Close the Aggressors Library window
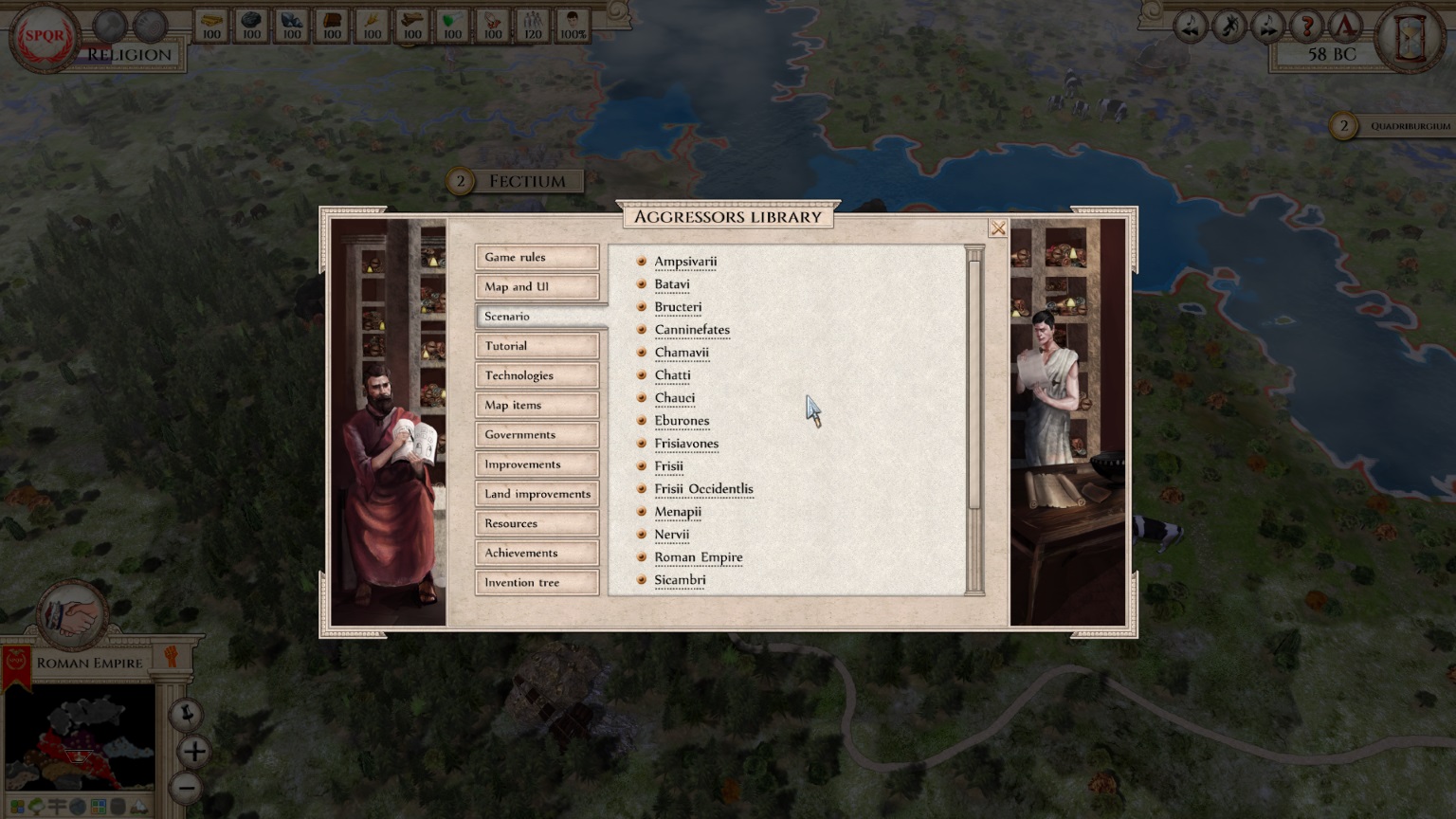Screen dimensions: 1456x819 point(997,228)
